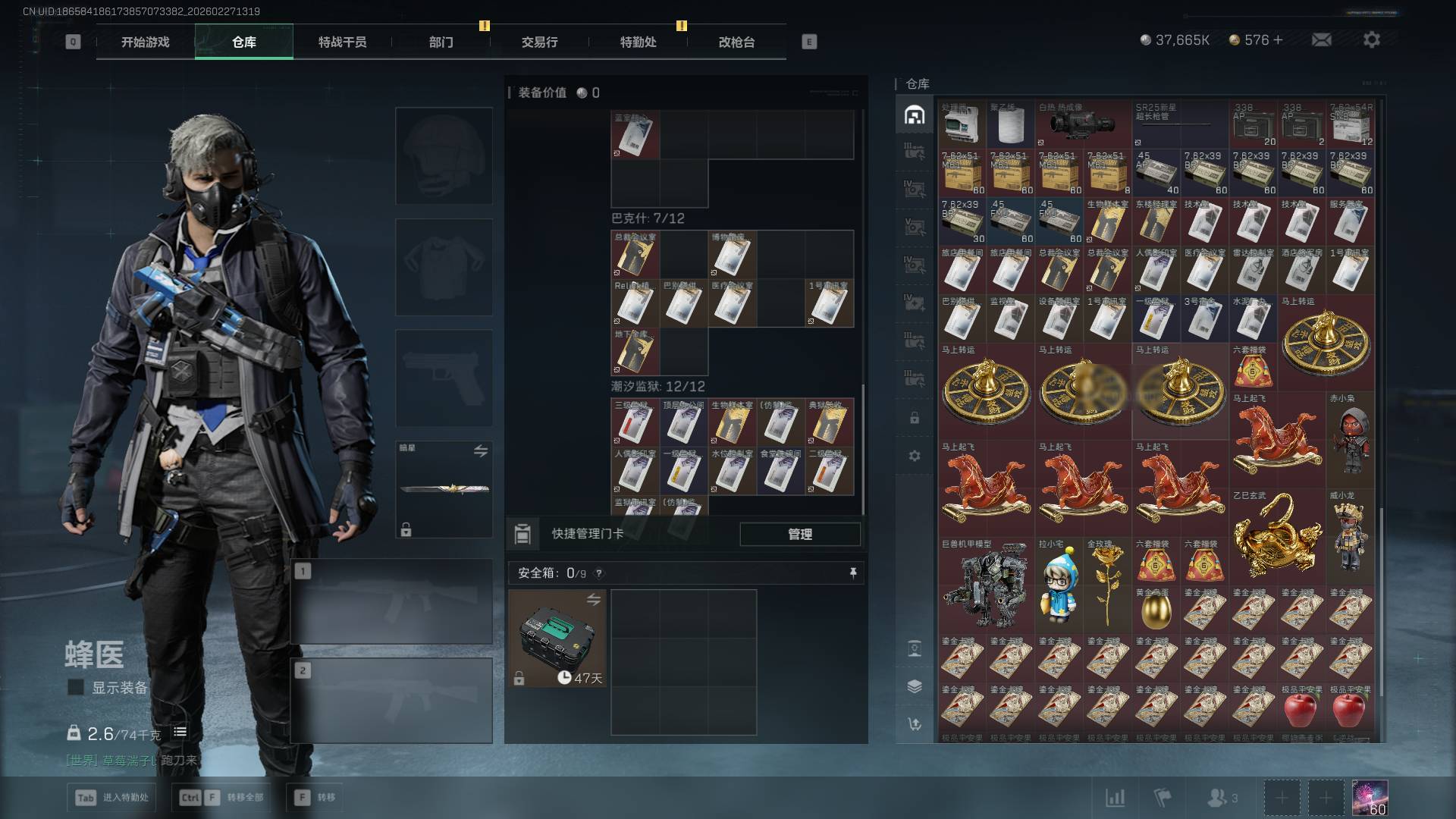Open the statistics bar chart icon

[1115, 797]
